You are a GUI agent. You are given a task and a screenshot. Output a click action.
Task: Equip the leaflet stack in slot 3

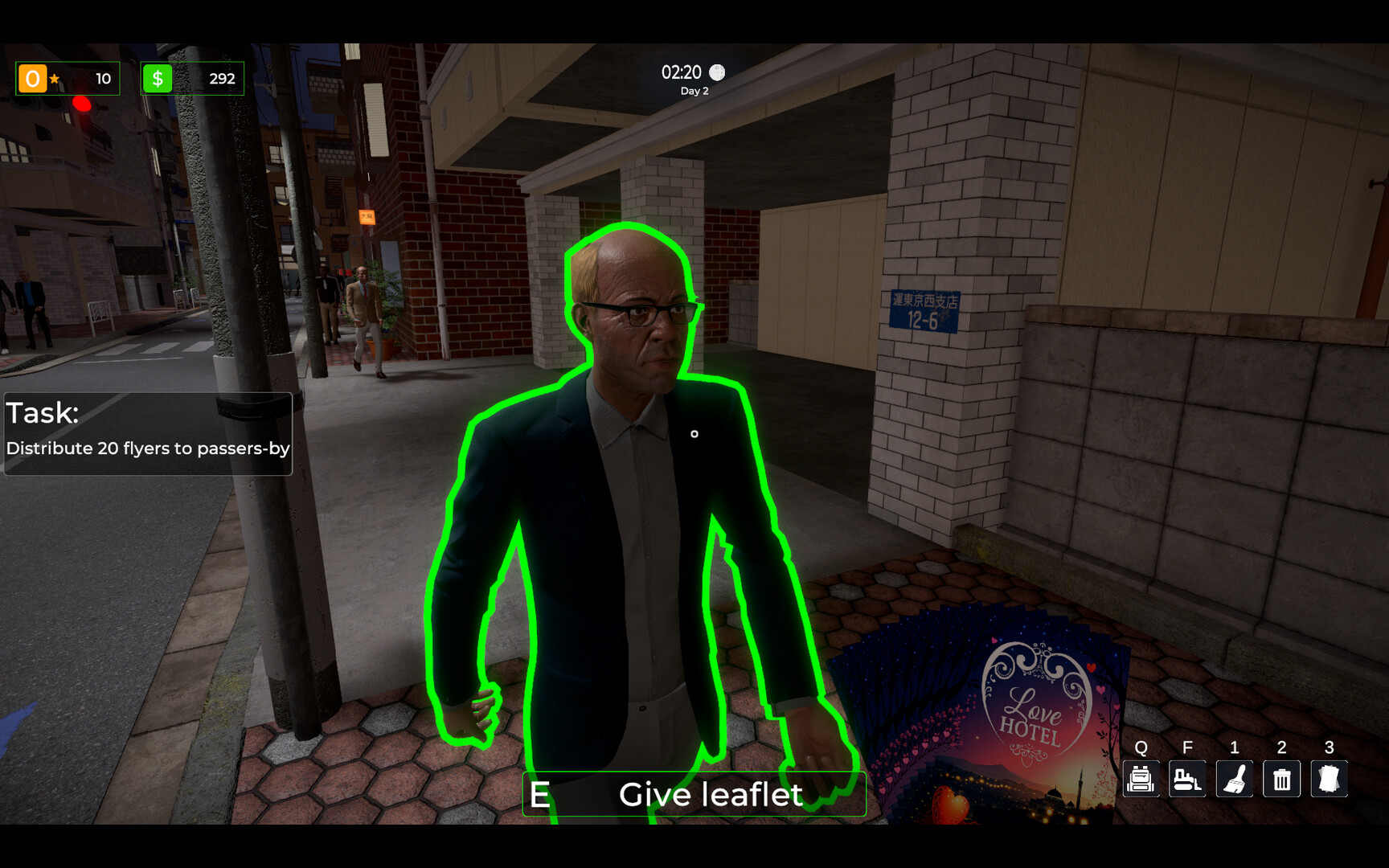pyautogui.click(x=1329, y=779)
